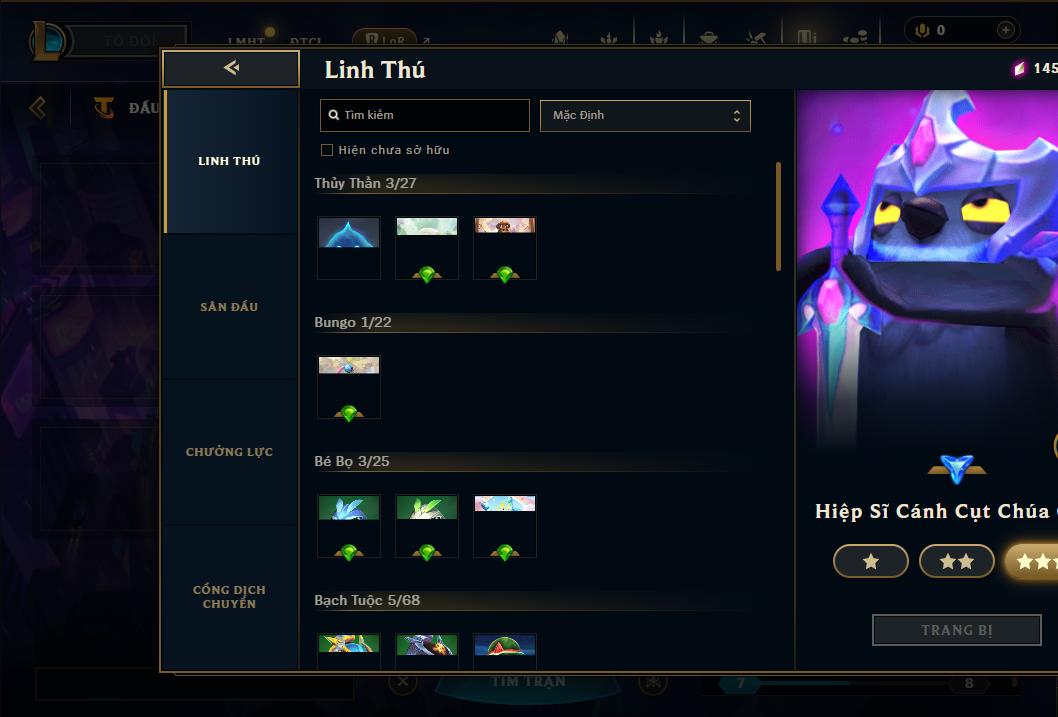Click the Trang Bị equip button
Screen dimensions: 1058x717
point(956,630)
